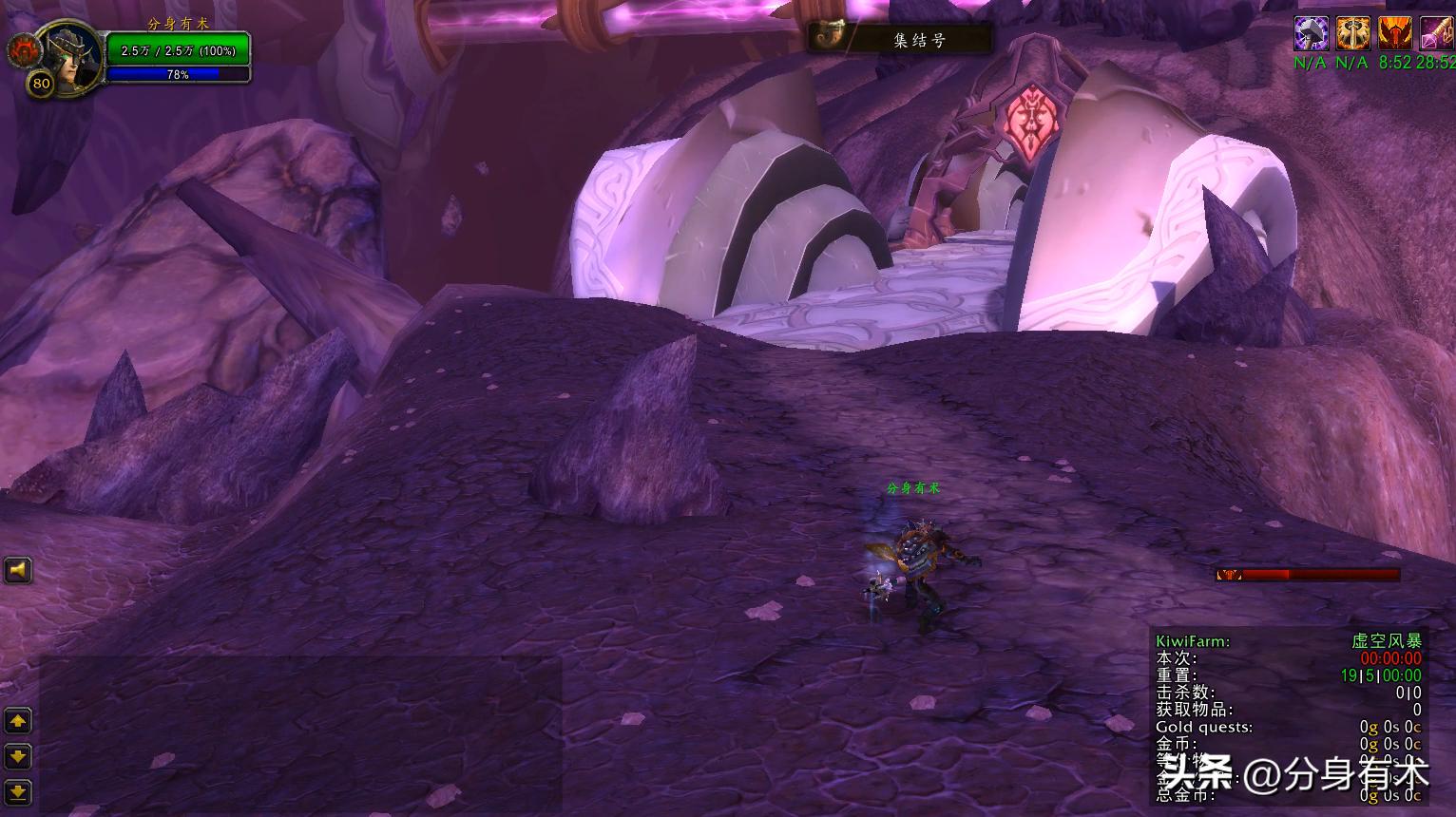This screenshot has width=1456, height=817.
Task: Click the up arrow to page action bars
Action: [x=19, y=721]
